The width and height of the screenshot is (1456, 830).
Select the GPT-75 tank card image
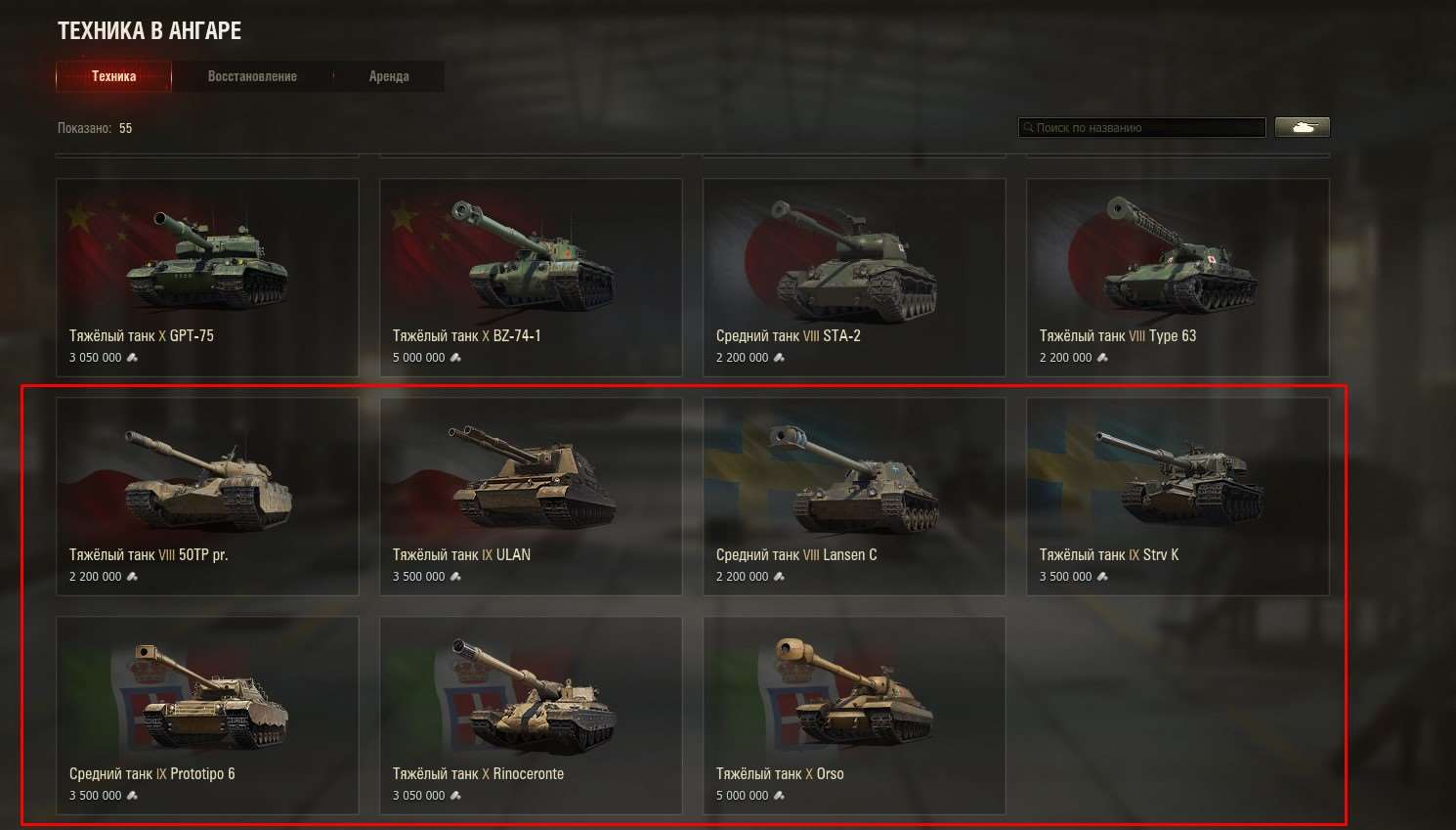click(x=207, y=259)
